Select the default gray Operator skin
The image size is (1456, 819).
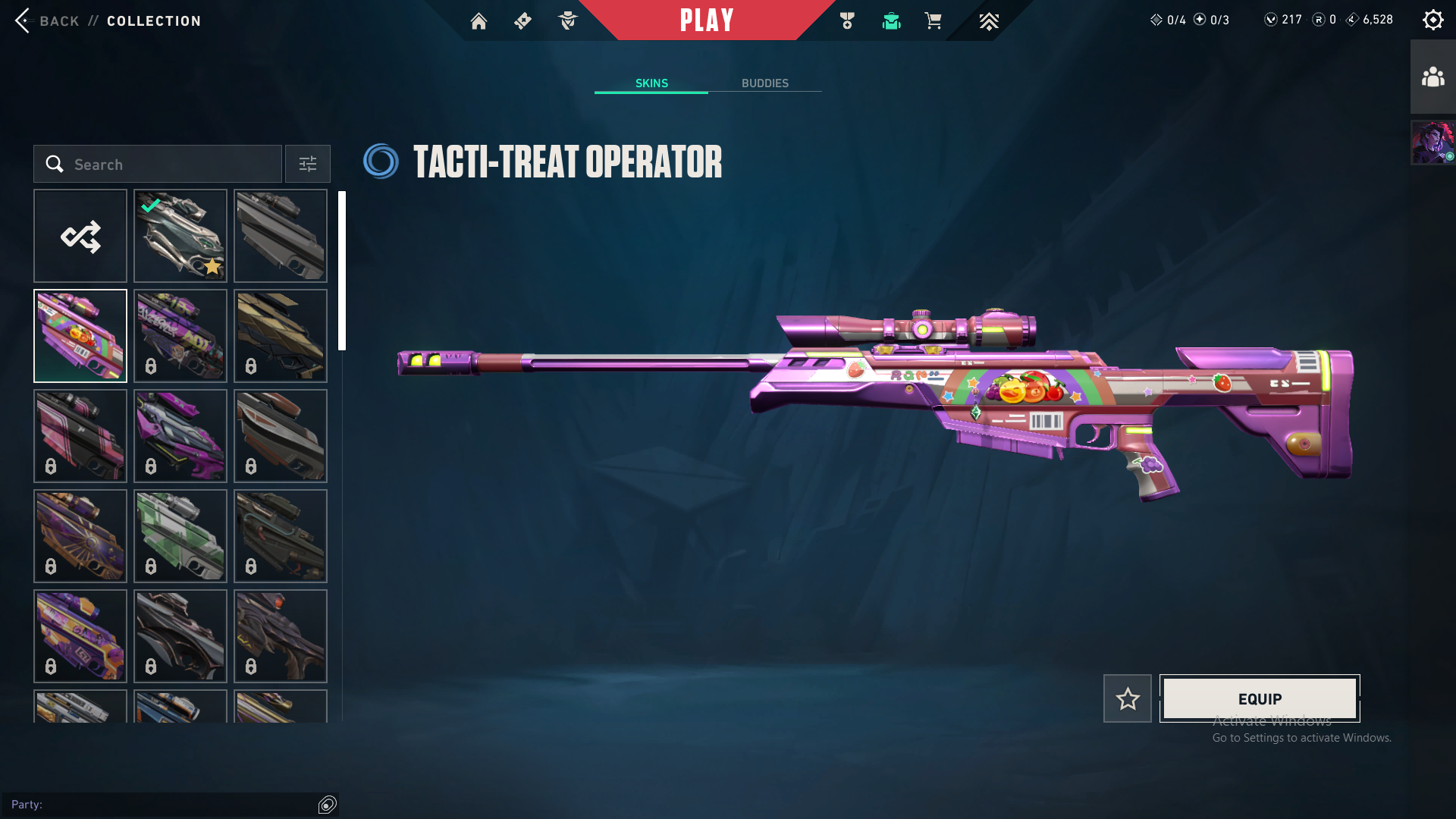coord(281,236)
